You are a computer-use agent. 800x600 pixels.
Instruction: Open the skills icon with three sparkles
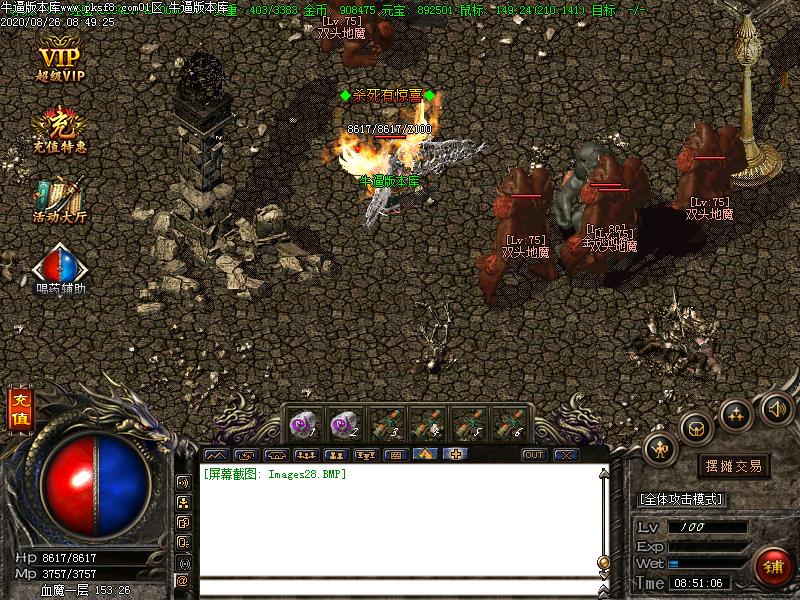click(736, 413)
